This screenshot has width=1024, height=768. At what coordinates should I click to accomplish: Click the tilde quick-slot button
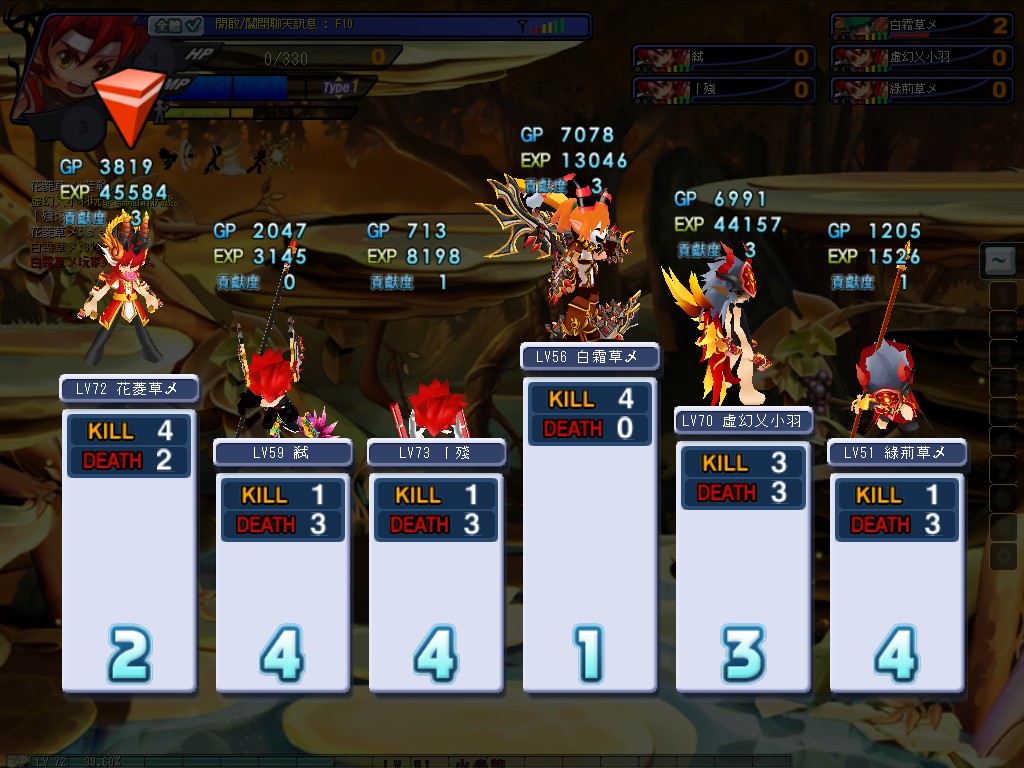[998, 262]
